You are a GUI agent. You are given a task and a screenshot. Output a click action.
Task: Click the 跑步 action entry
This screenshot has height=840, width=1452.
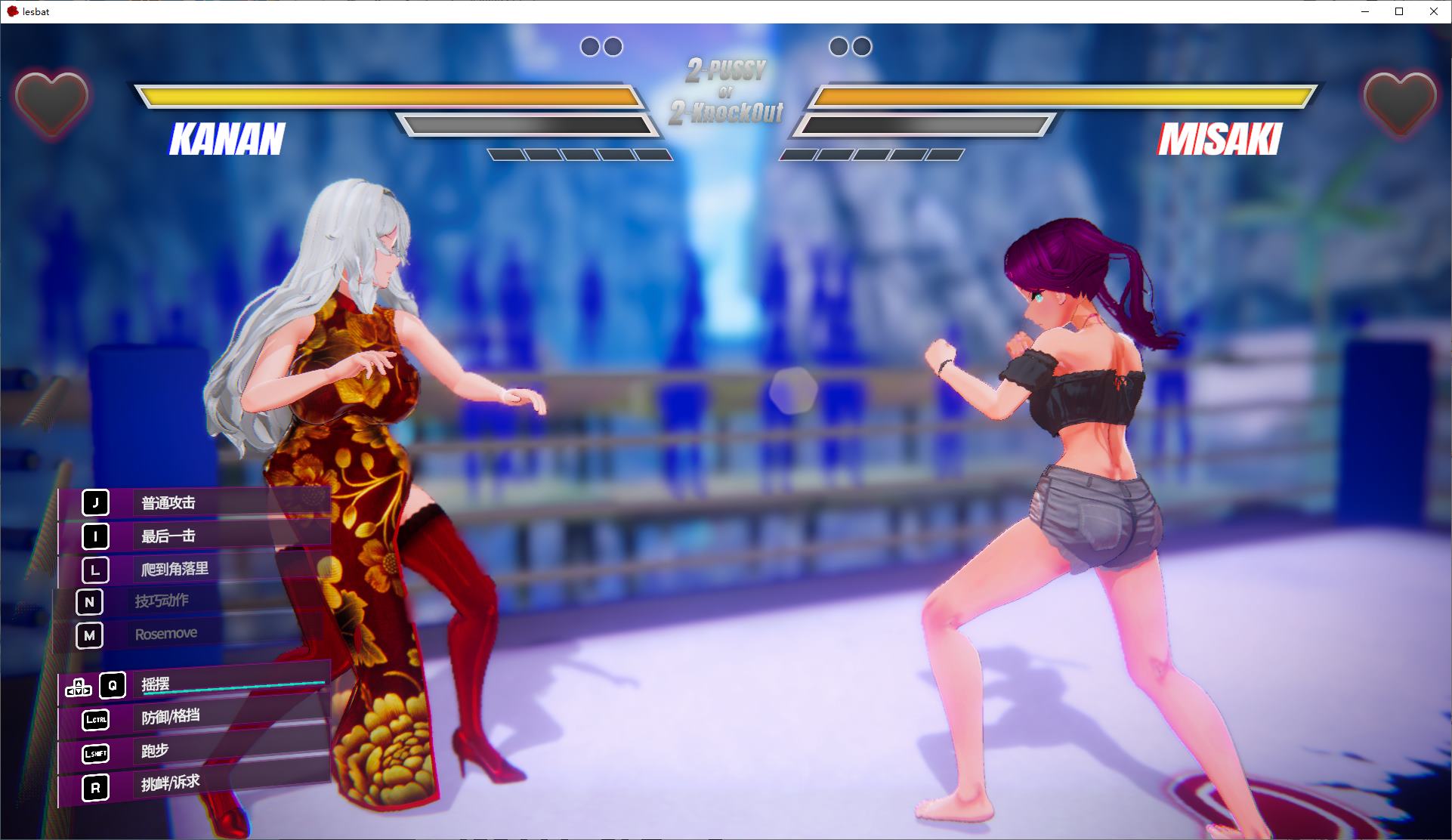click(x=195, y=752)
